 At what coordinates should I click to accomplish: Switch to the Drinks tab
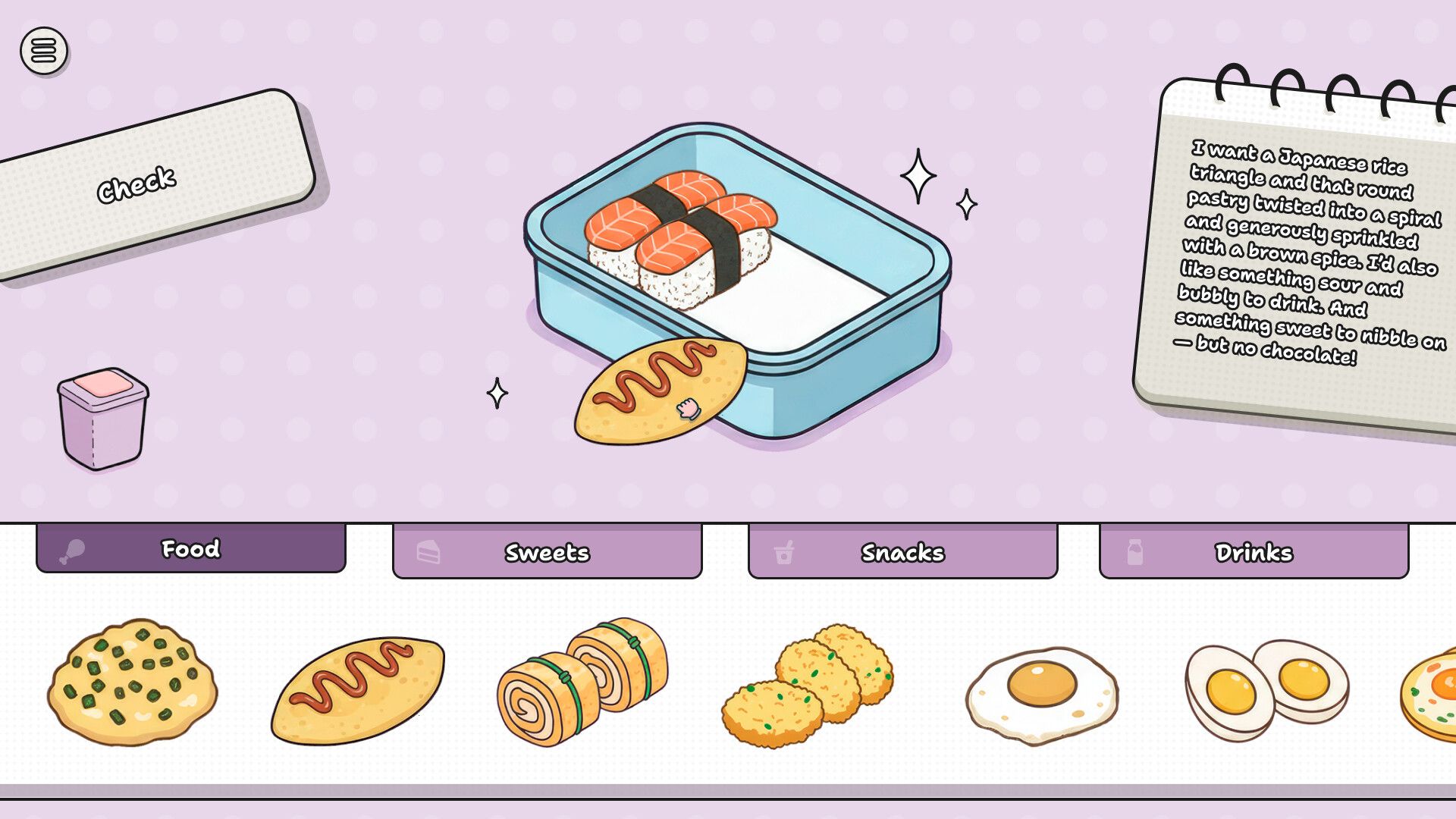(x=1255, y=553)
